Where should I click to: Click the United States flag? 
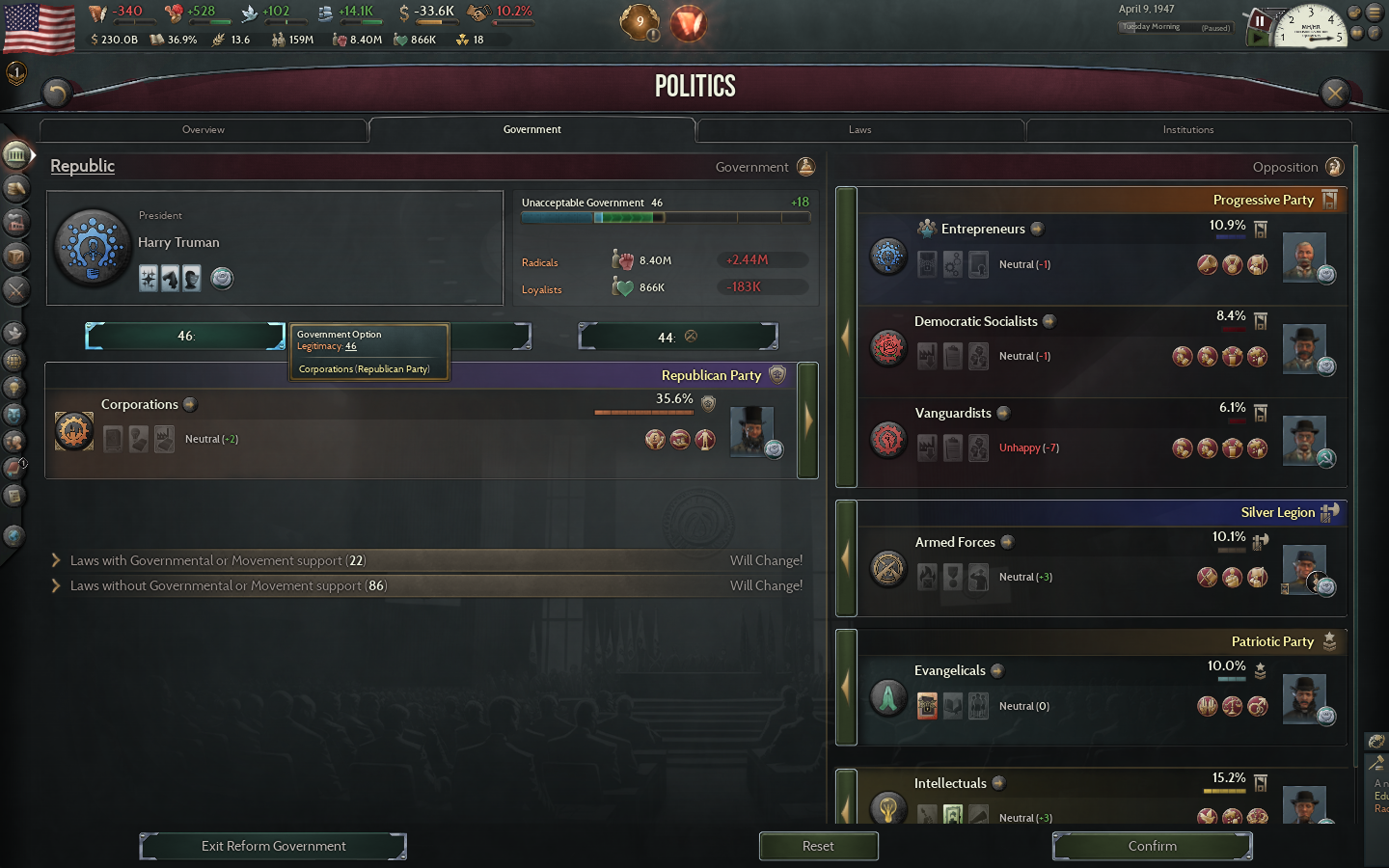click(40, 27)
